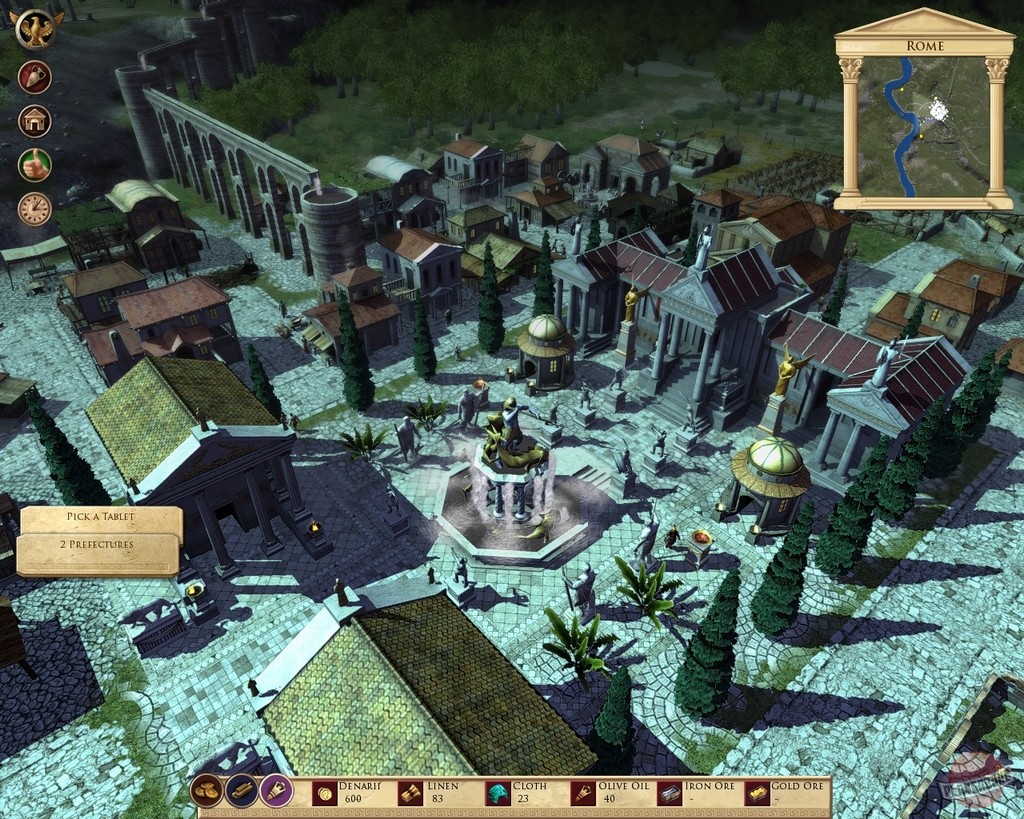Click the amphora goods icon
The height and width of the screenshot is (819, 1024).
tap(34, 77)
